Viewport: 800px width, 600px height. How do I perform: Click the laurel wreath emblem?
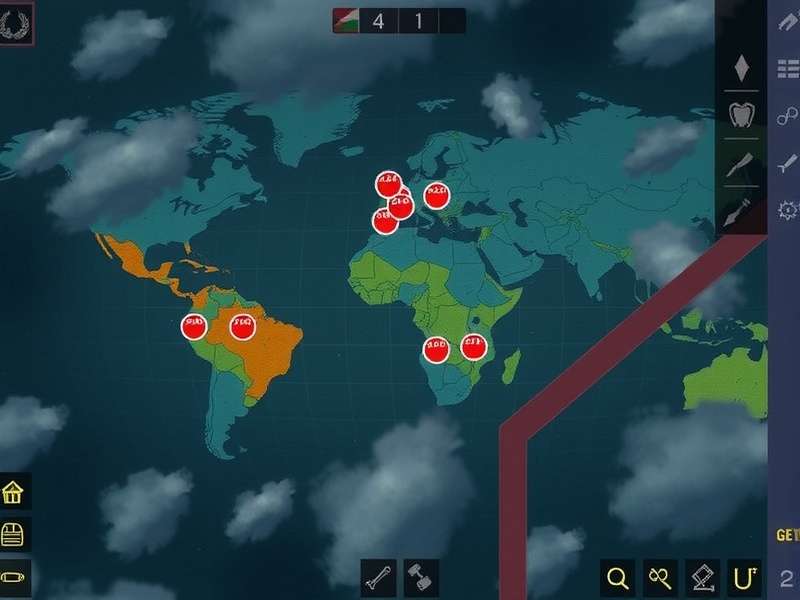click(17, 24)
